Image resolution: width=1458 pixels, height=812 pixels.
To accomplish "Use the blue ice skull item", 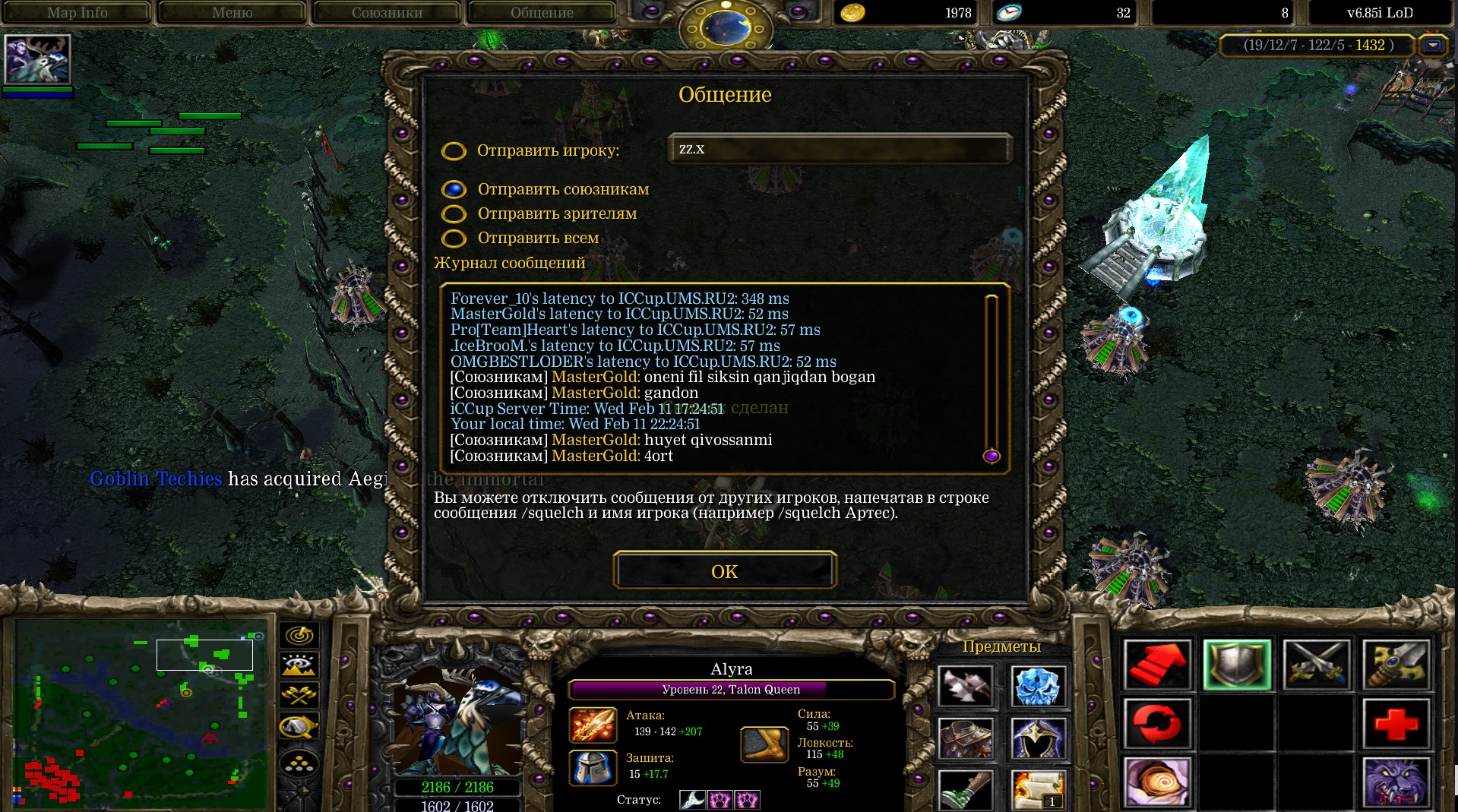I will pyautogui.click(x=1037, y=686).
